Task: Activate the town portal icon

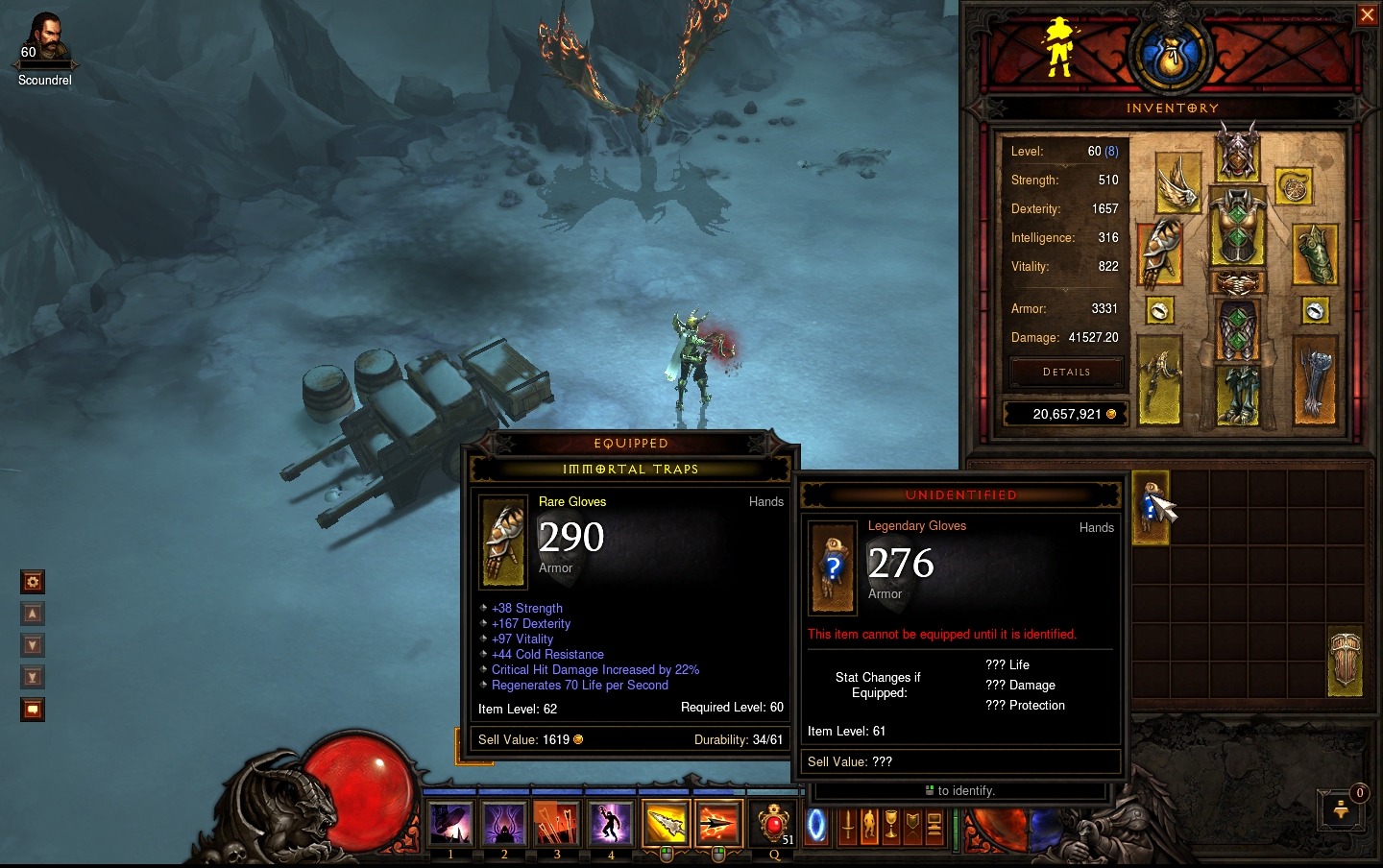Action: click(816, 825)
